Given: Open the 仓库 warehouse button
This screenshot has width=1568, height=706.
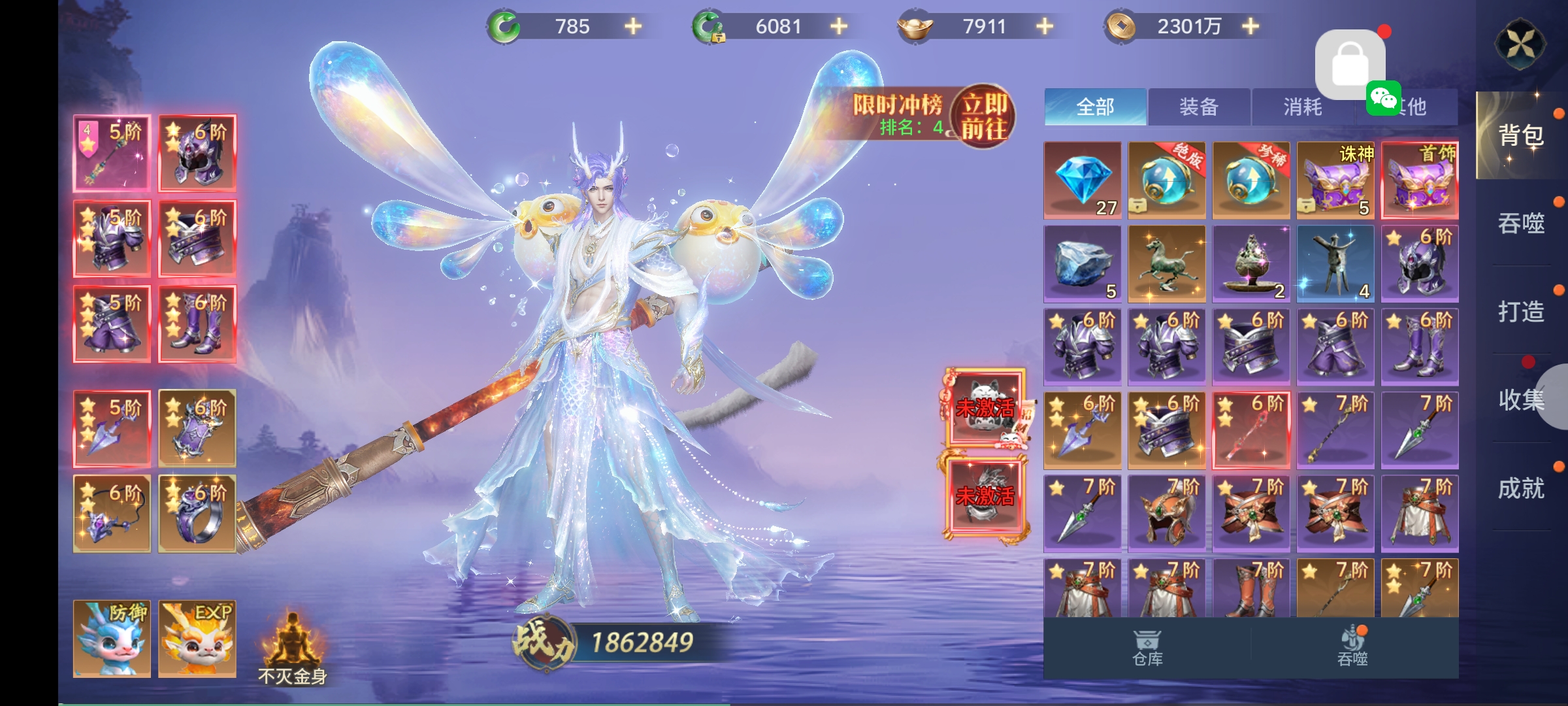Looking at the screenshot, I should pos(1147,648).
